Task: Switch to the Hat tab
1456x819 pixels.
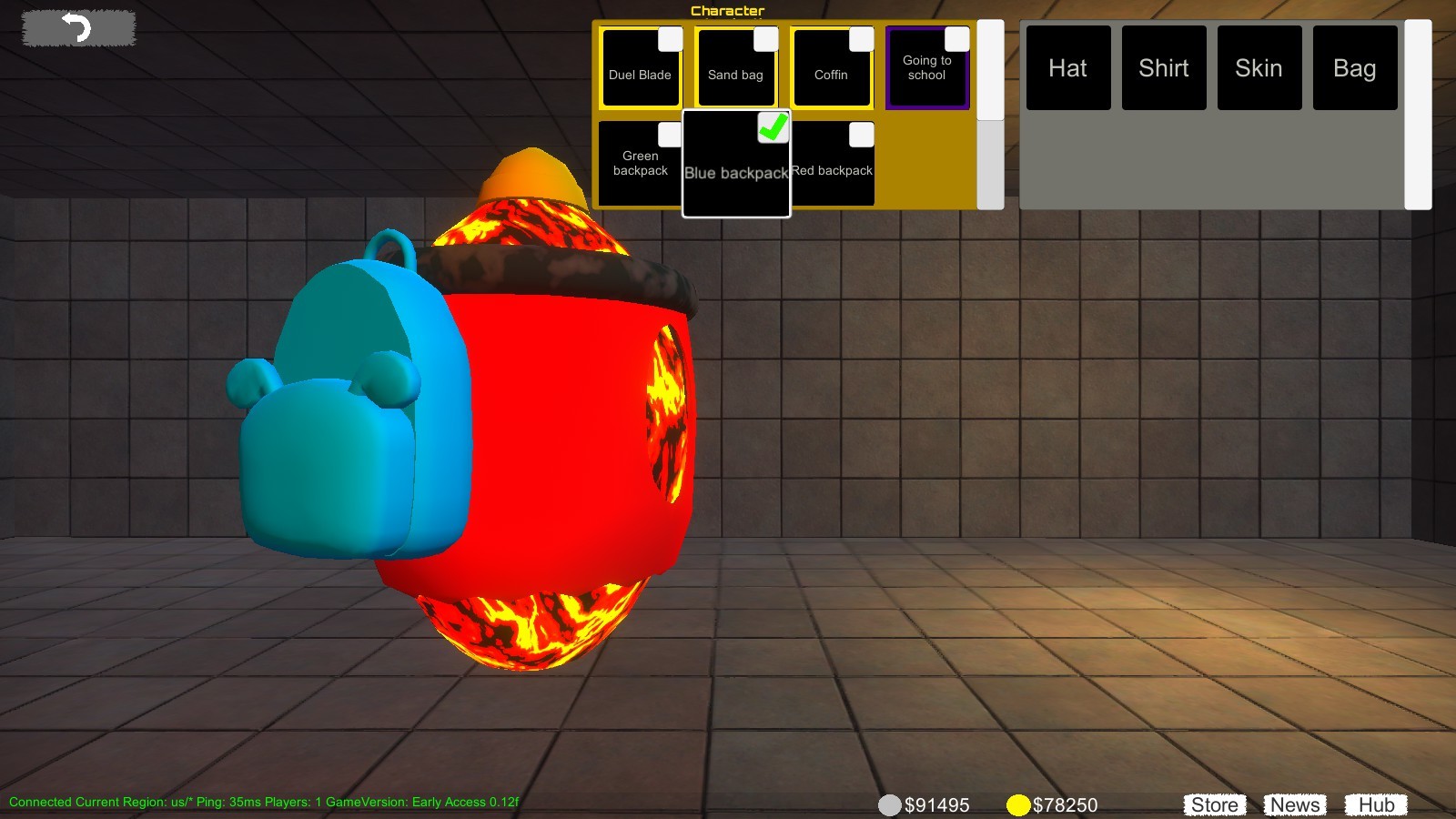Action: click(1068, 67)
